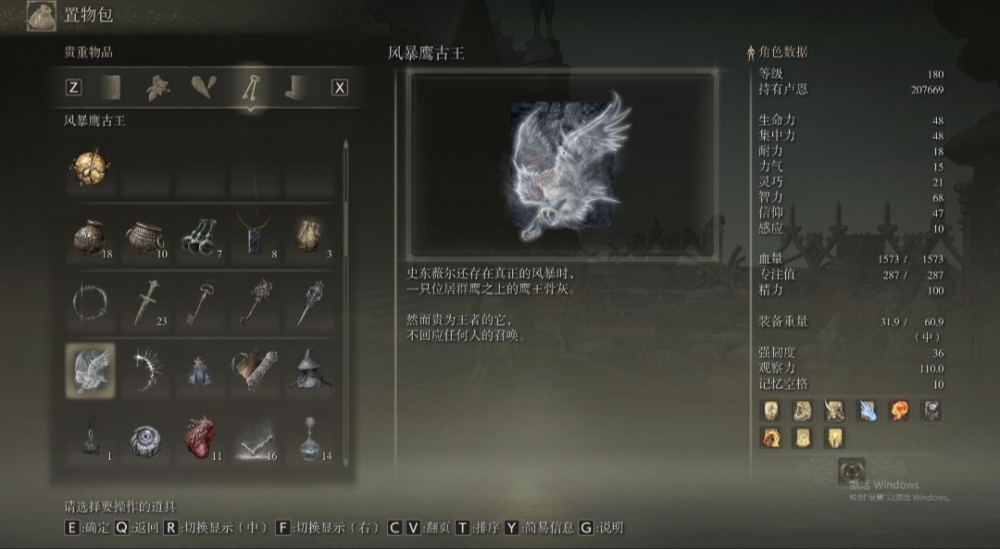Select the red heart item with count 11
Viewport: 1000px width, 549px height.
coord(198,438)
